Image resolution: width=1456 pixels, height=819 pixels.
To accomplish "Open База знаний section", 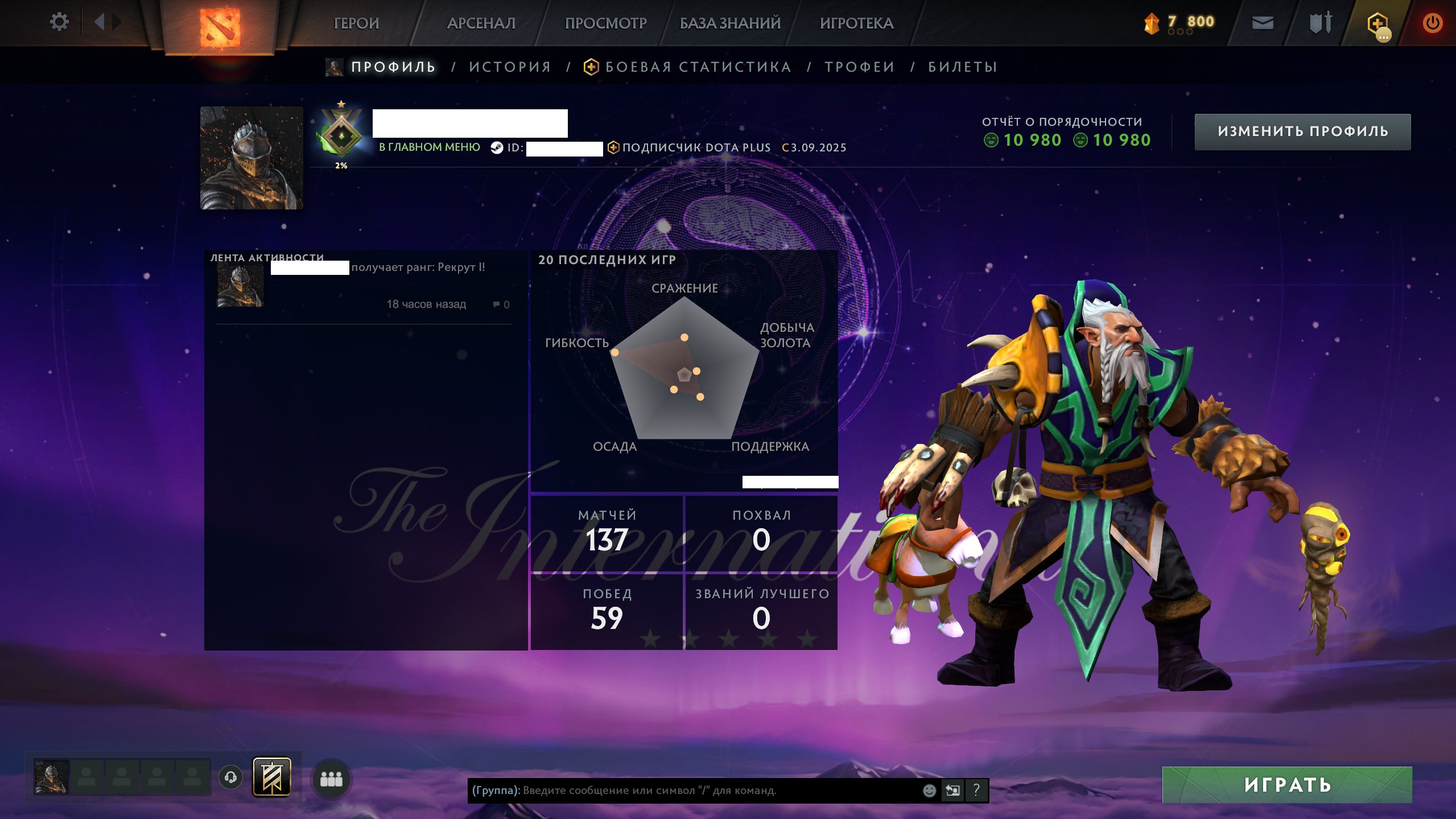I will click(730, 23).
